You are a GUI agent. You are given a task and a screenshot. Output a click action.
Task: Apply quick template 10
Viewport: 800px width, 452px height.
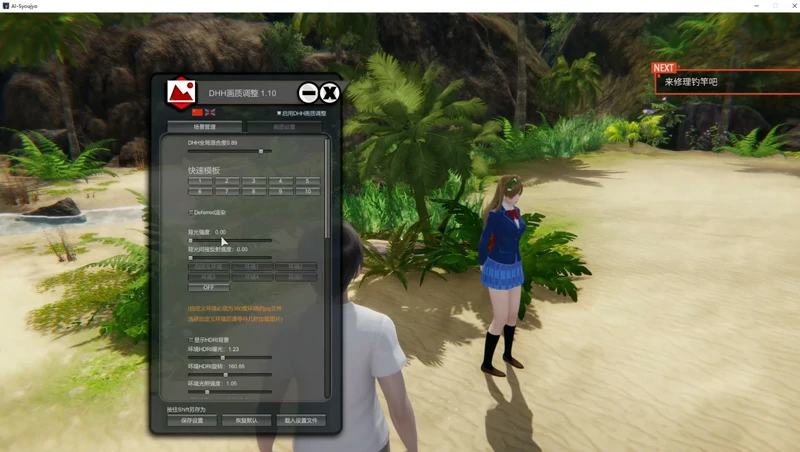(x=305, y=190)
